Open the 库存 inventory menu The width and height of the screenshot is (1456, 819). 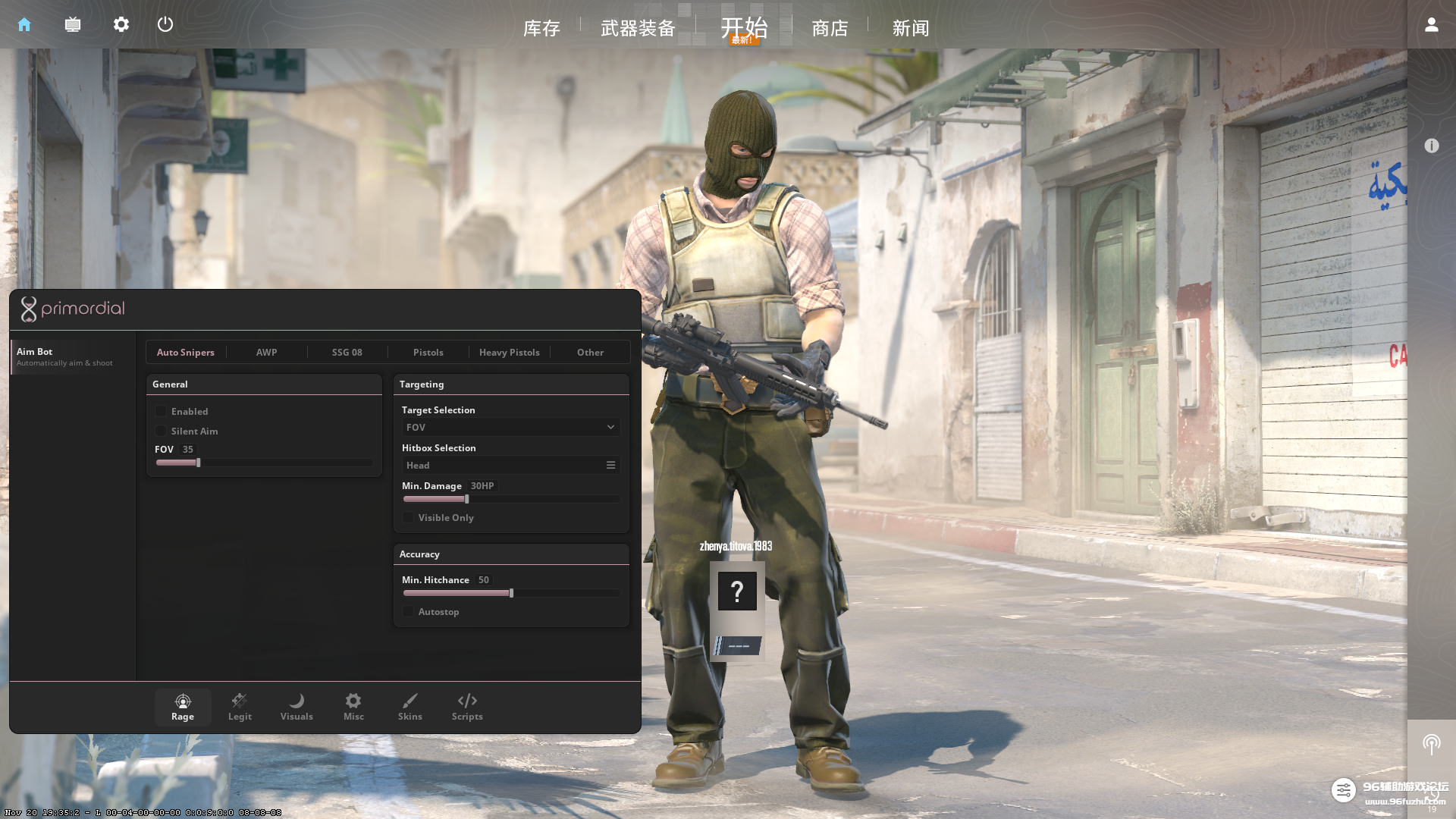[x=541, y=28]
